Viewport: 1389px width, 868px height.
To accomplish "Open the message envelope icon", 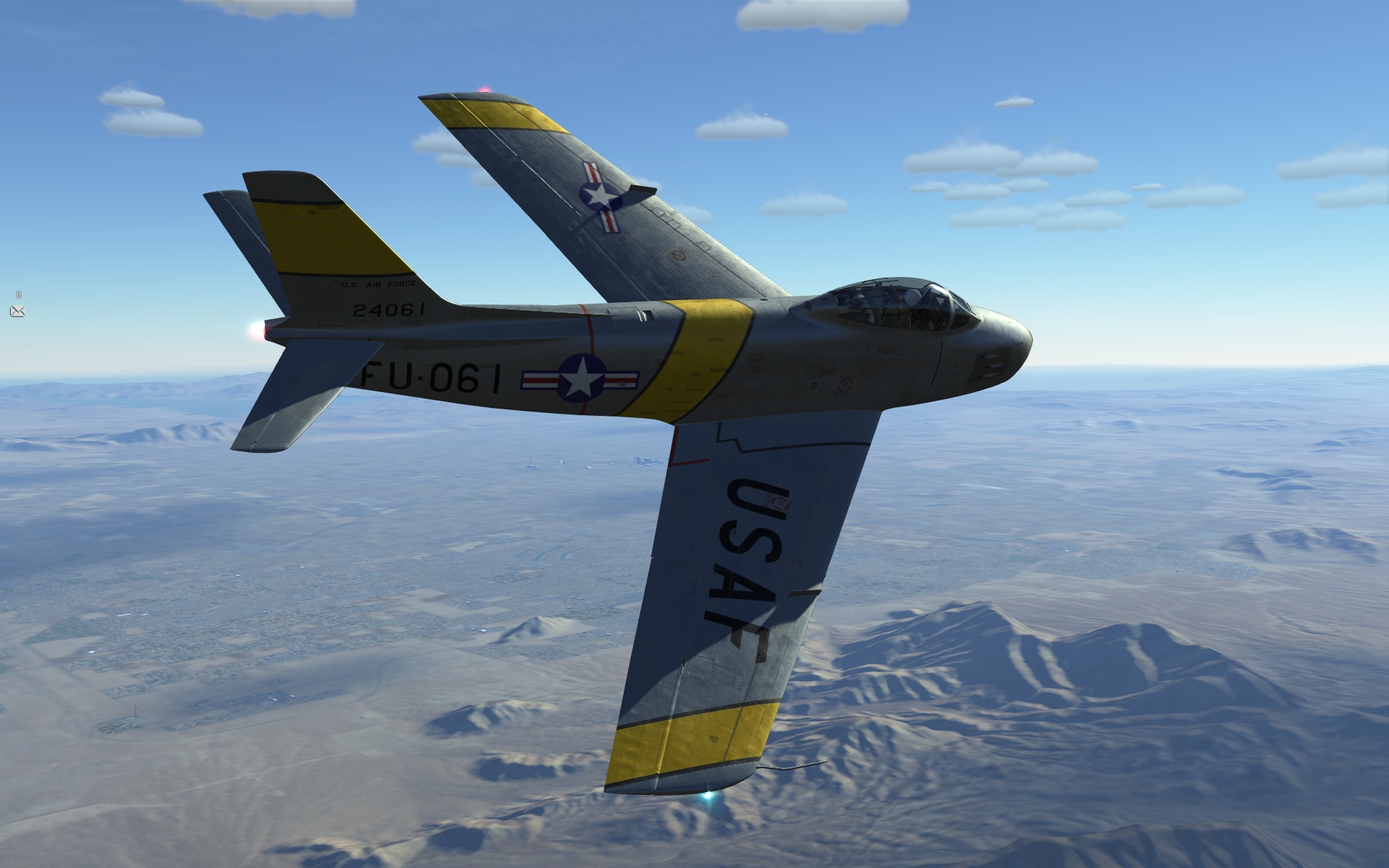I will (17, 311).
